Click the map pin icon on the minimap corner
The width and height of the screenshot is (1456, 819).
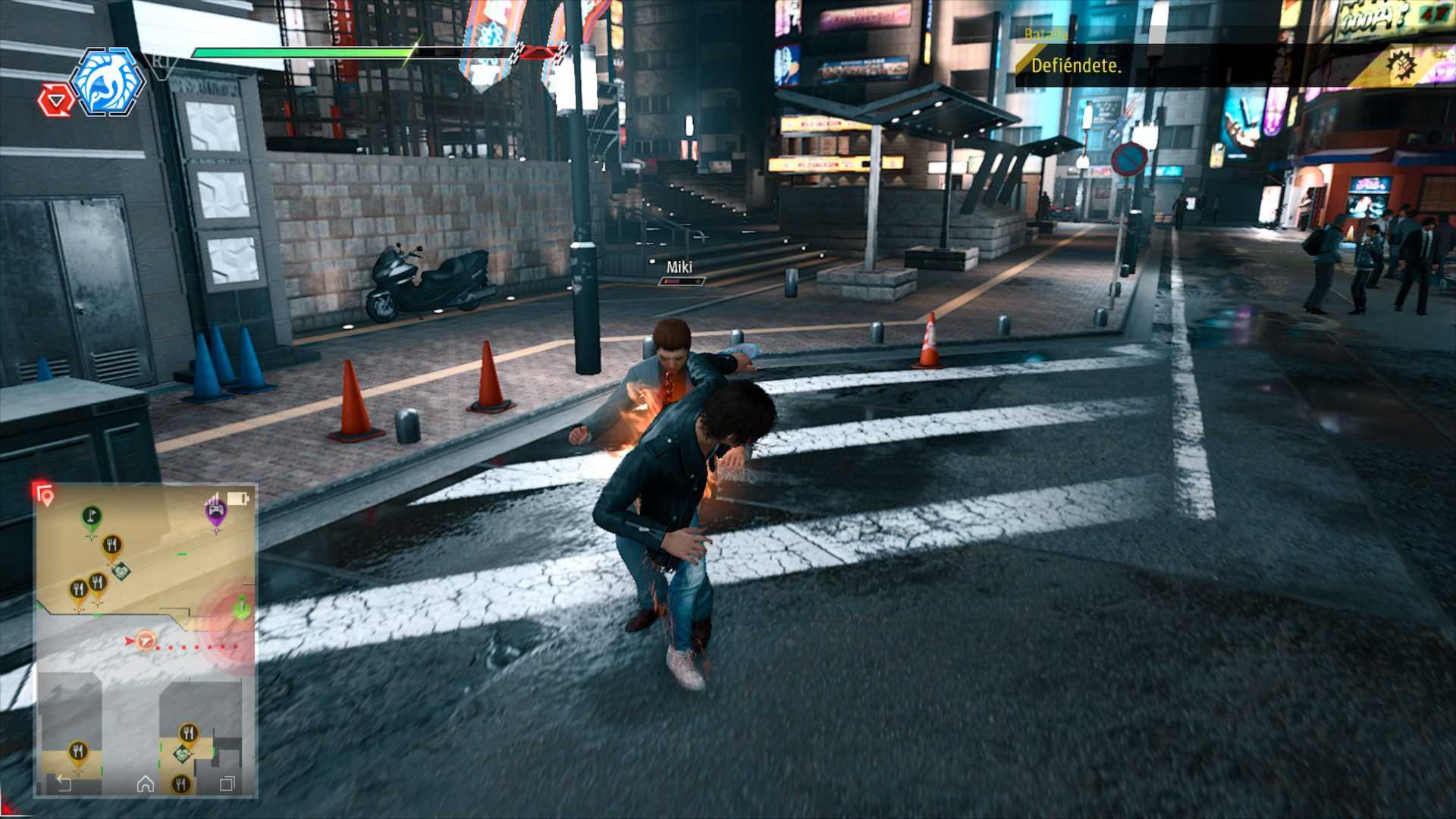point(45,496)
